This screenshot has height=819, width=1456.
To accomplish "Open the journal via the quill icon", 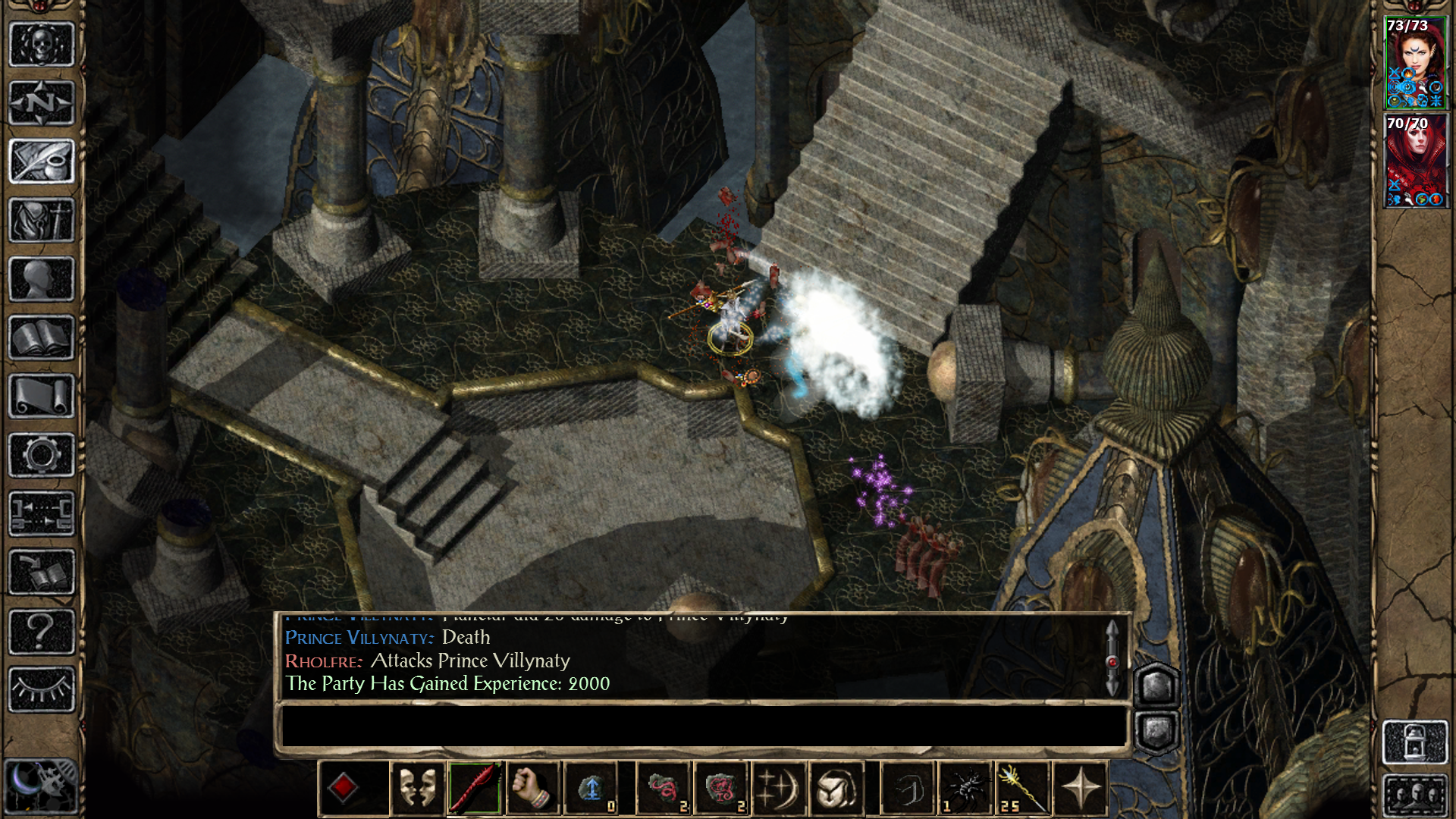I will click(42, 161).
